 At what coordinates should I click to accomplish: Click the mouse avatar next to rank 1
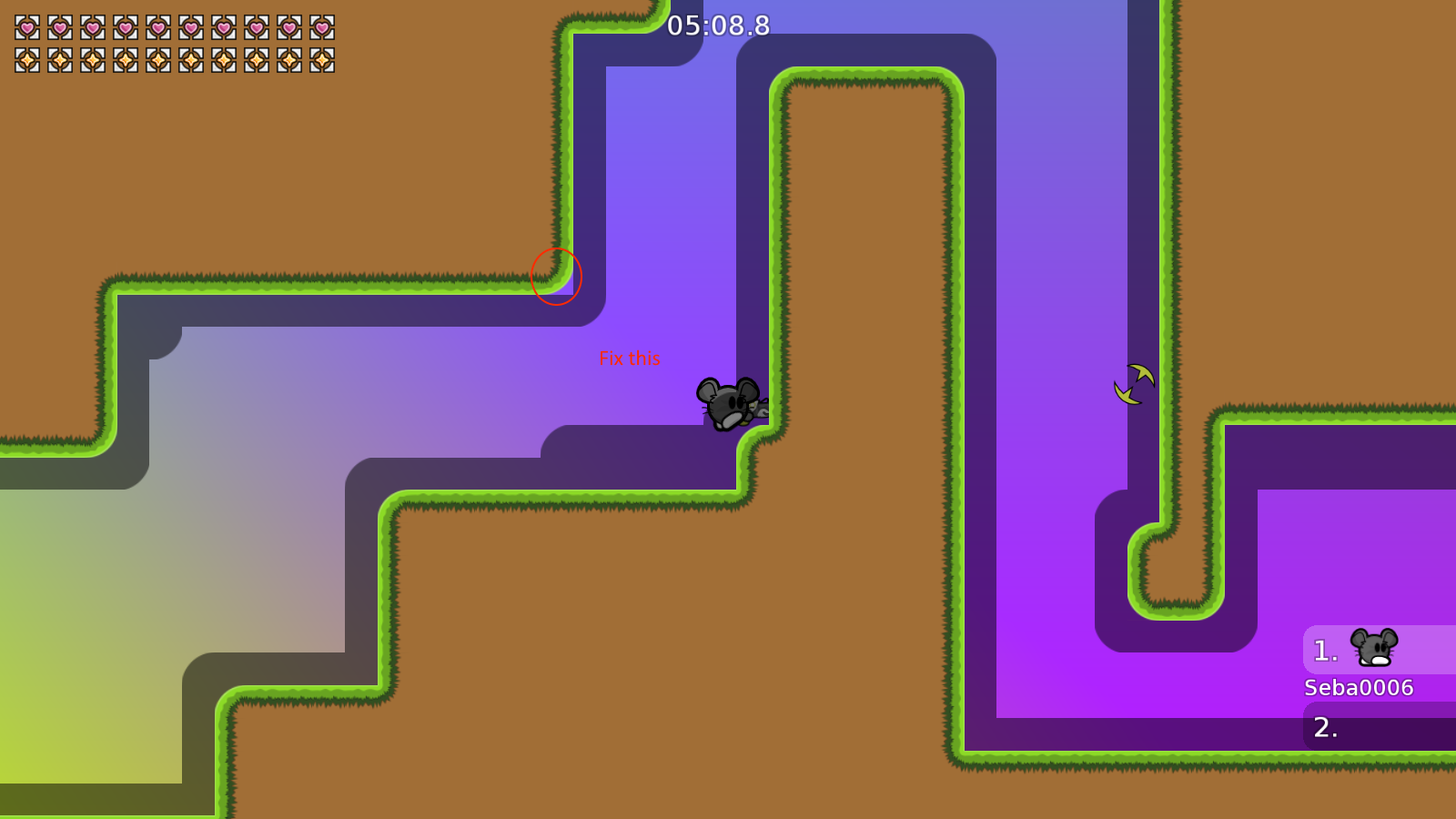(1374, 649)
